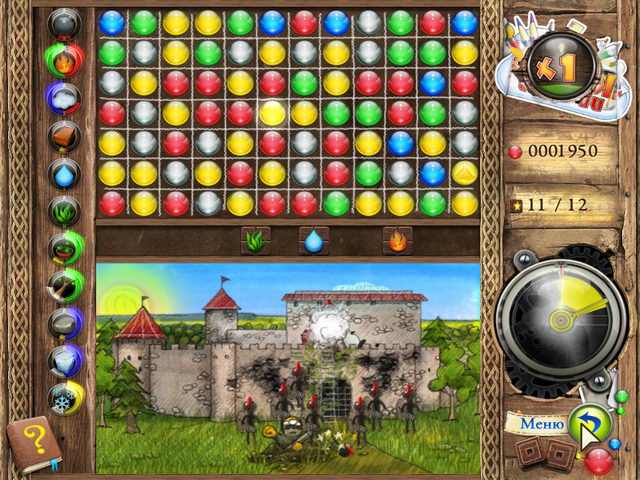Click the water drop tile below board
The width and height of the screenshot is (640, 480).
[x=314, y=240]
